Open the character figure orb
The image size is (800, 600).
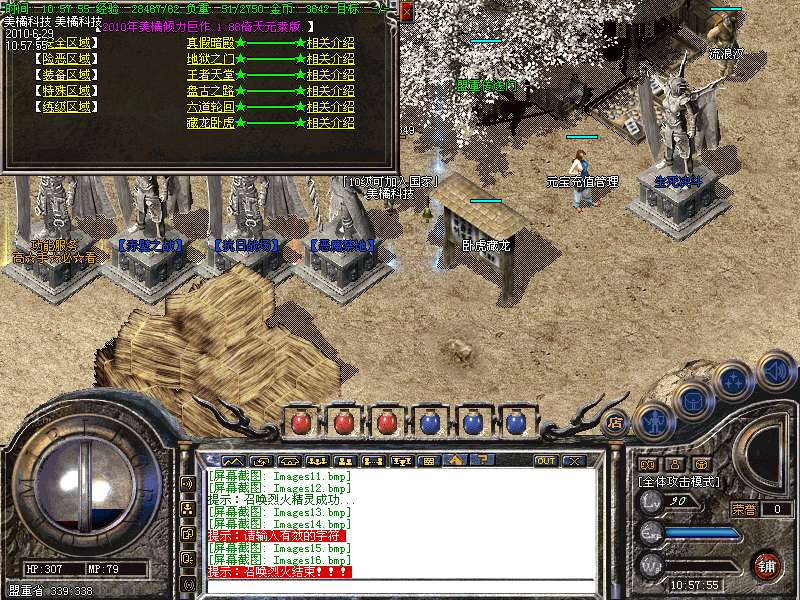pyautogui.click(x=653, y=421)
